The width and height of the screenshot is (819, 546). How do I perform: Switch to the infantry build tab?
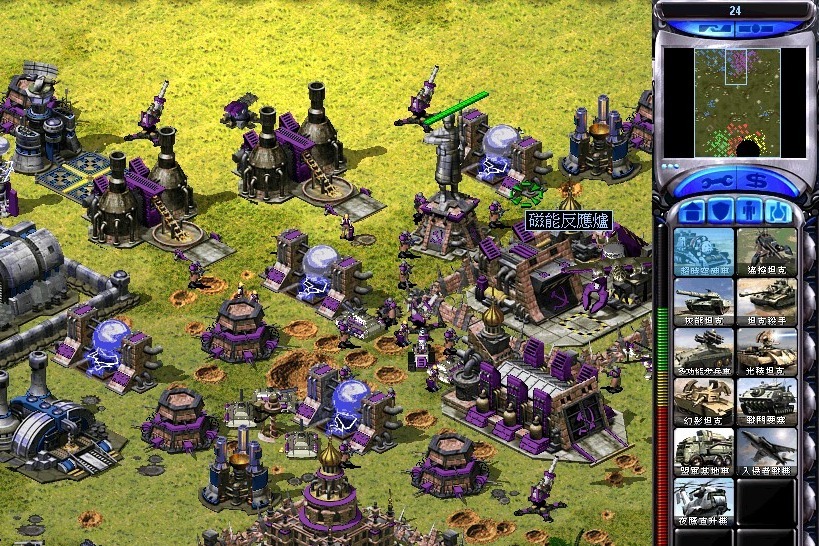click(748, 212)
